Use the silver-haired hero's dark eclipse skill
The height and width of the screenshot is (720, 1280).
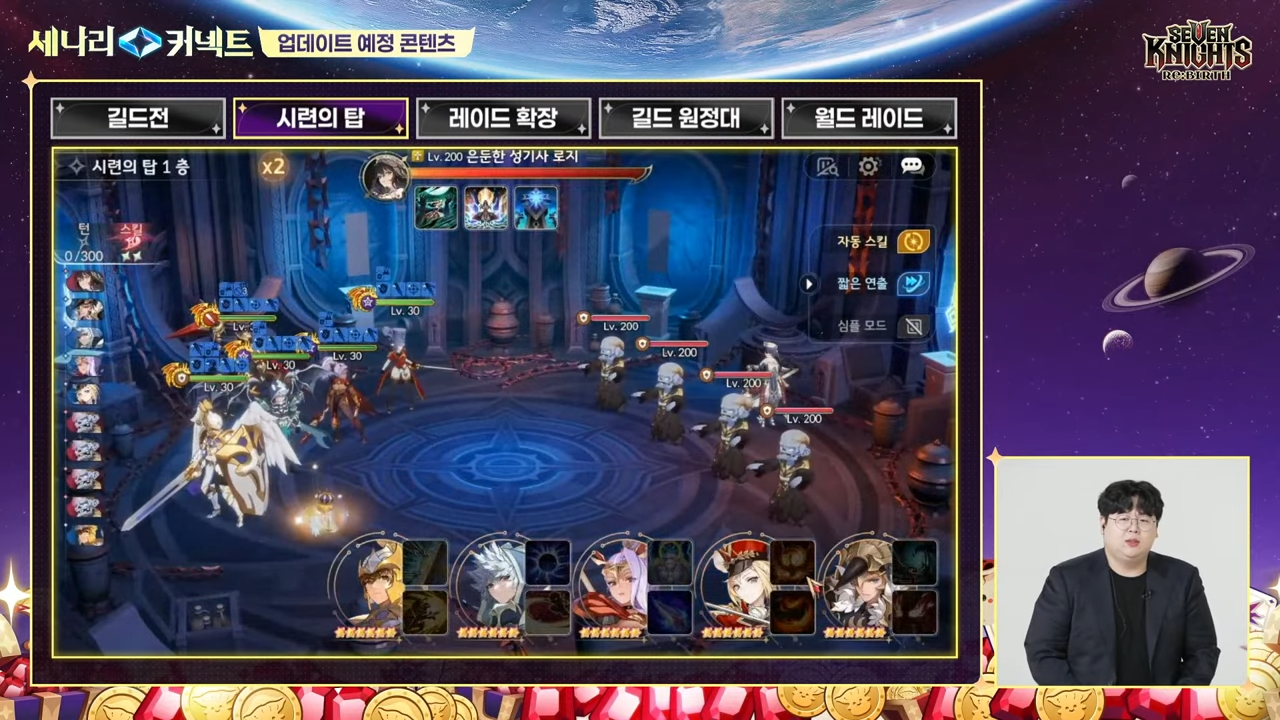548,563
